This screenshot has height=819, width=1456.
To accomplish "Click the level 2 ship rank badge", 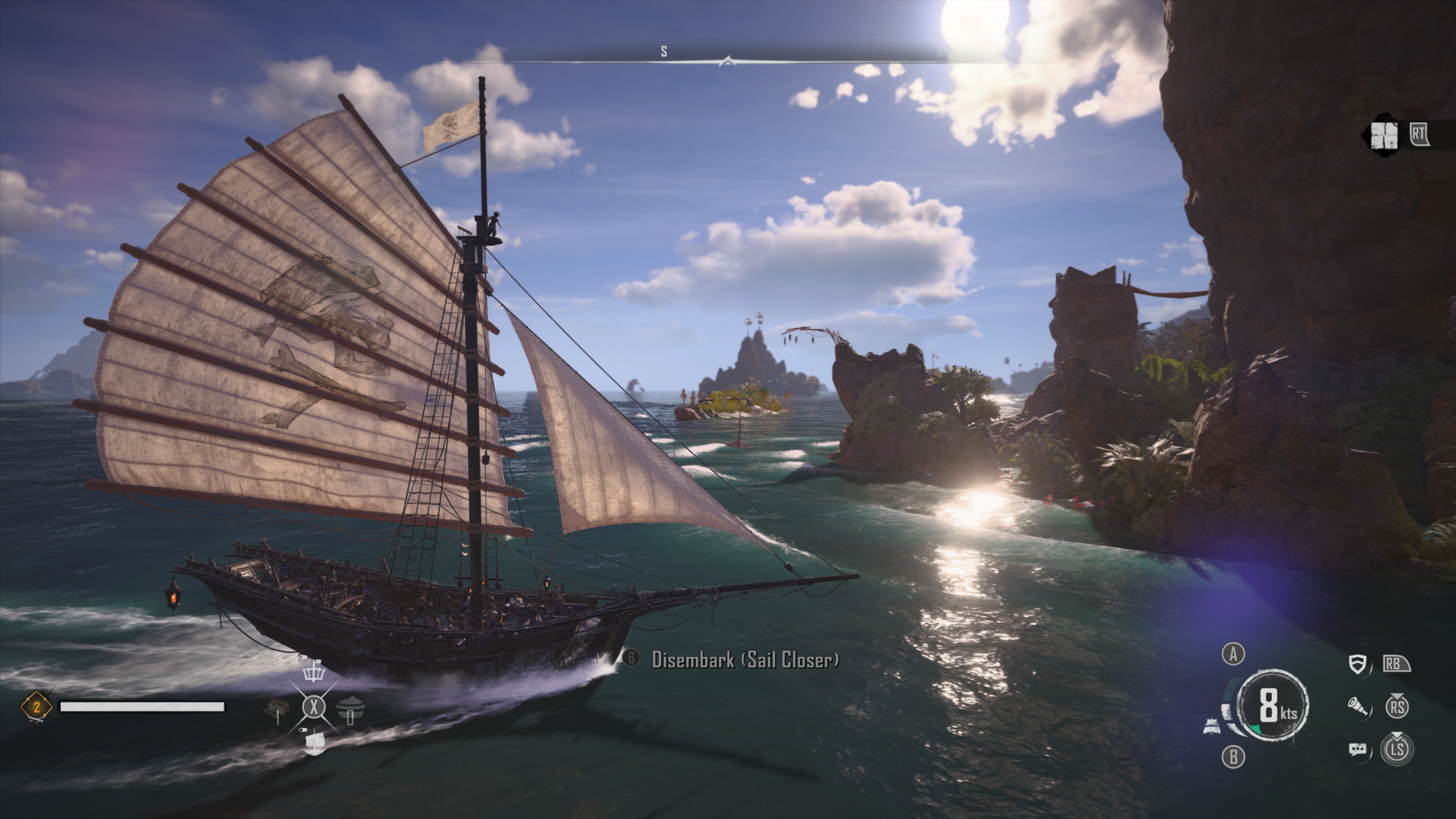I will pyautogui.click(x=36, y=707).
